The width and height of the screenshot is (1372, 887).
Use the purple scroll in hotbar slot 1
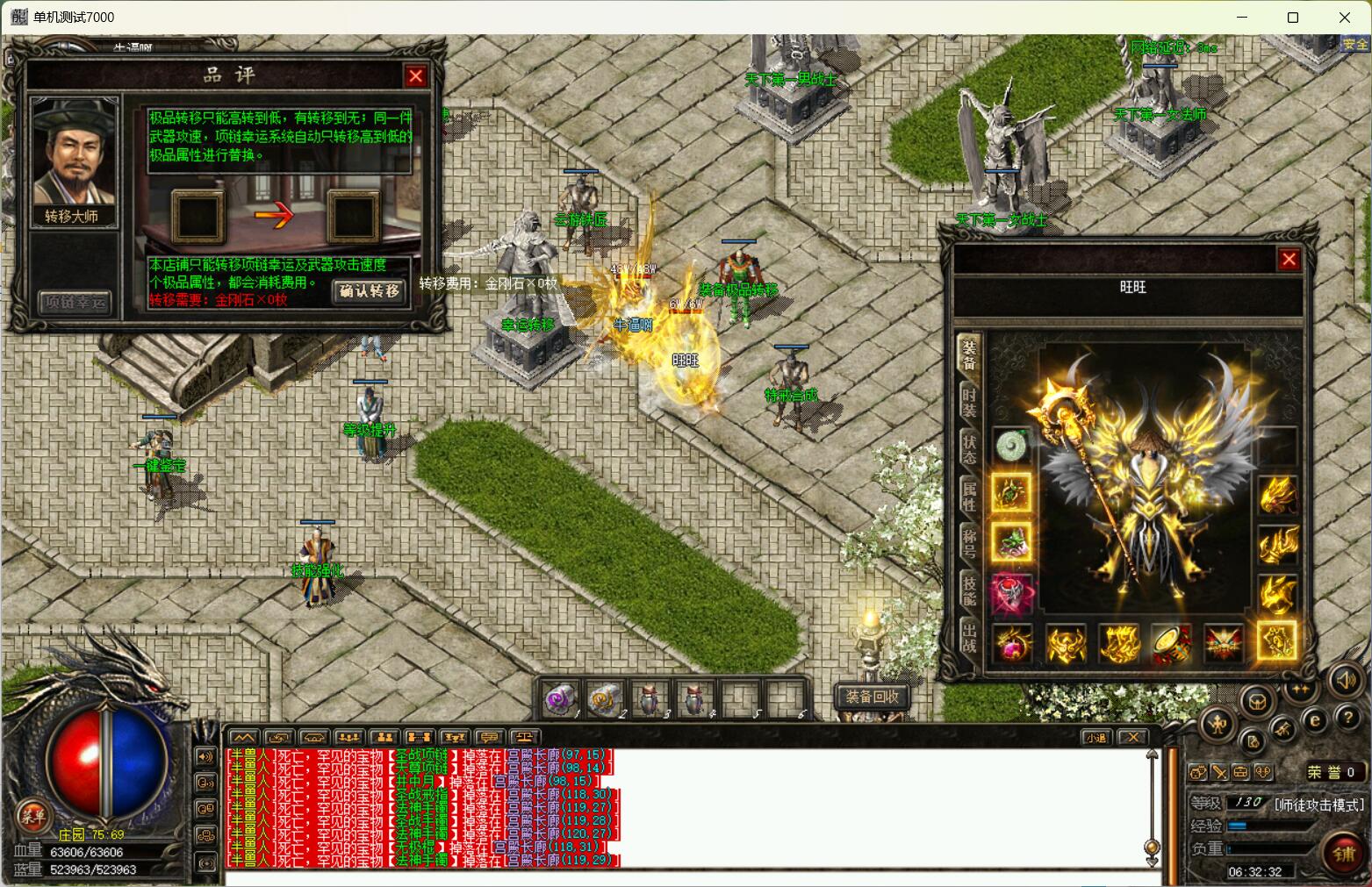(x=561, y=700)
